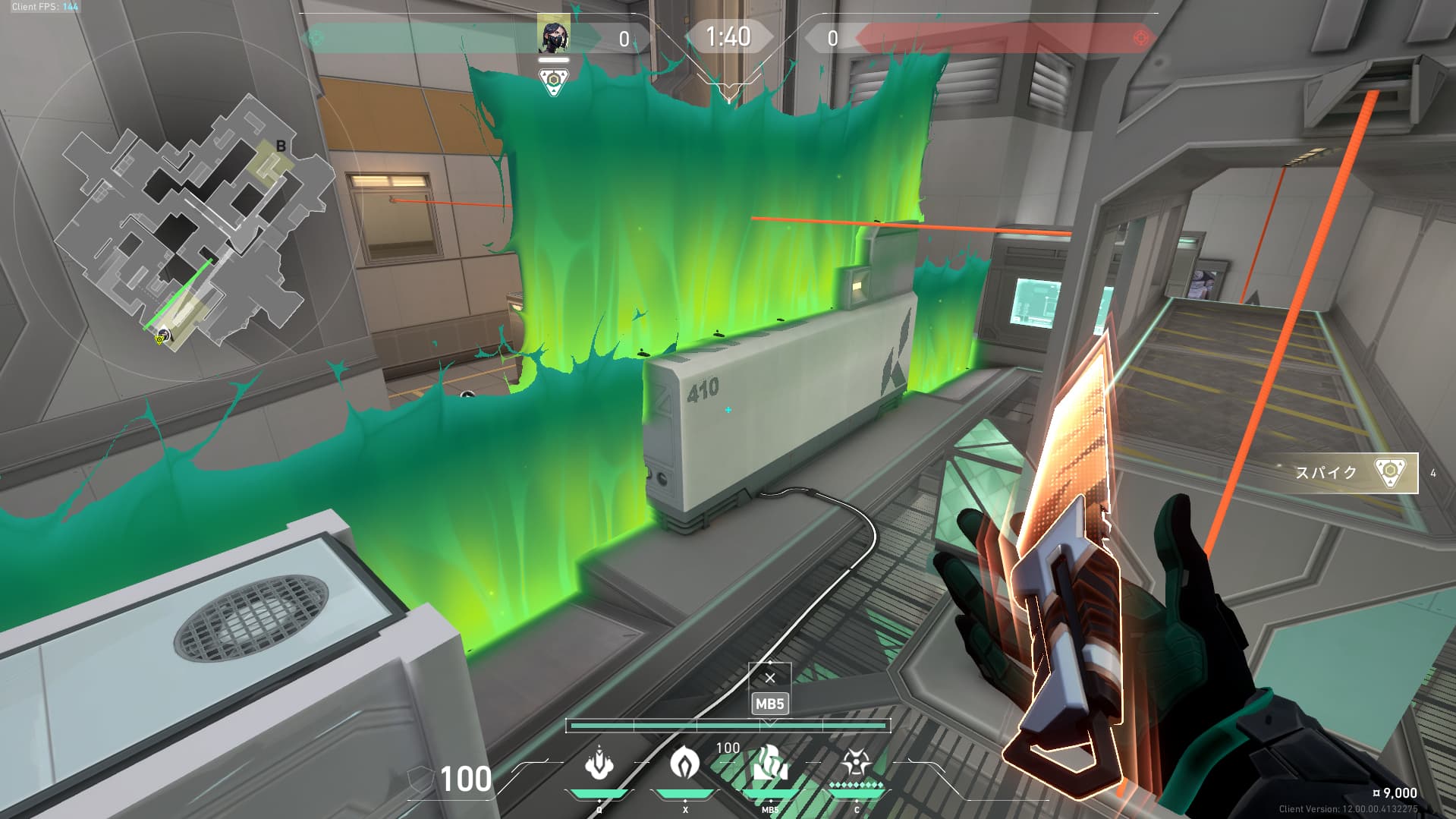Select the Viper agent portrait
Screen dimensions: 1456x819
[554, 35]
